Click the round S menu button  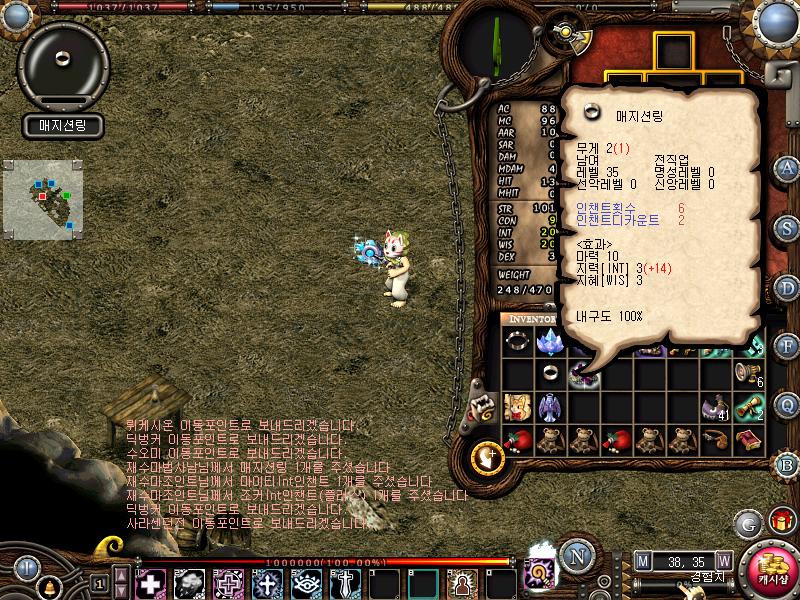point(787,227)
